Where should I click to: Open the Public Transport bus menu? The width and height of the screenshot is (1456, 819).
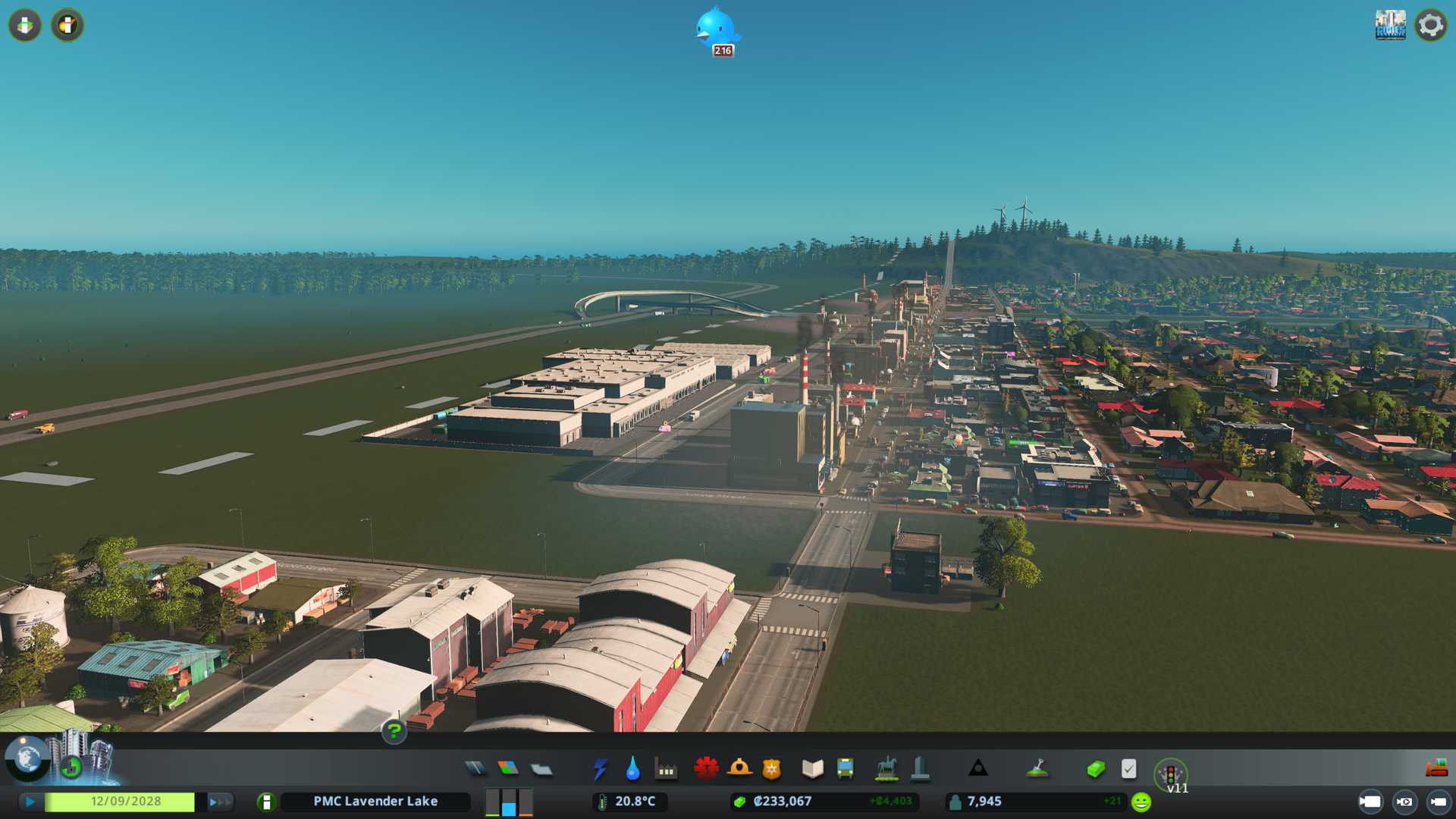[845, 769]
